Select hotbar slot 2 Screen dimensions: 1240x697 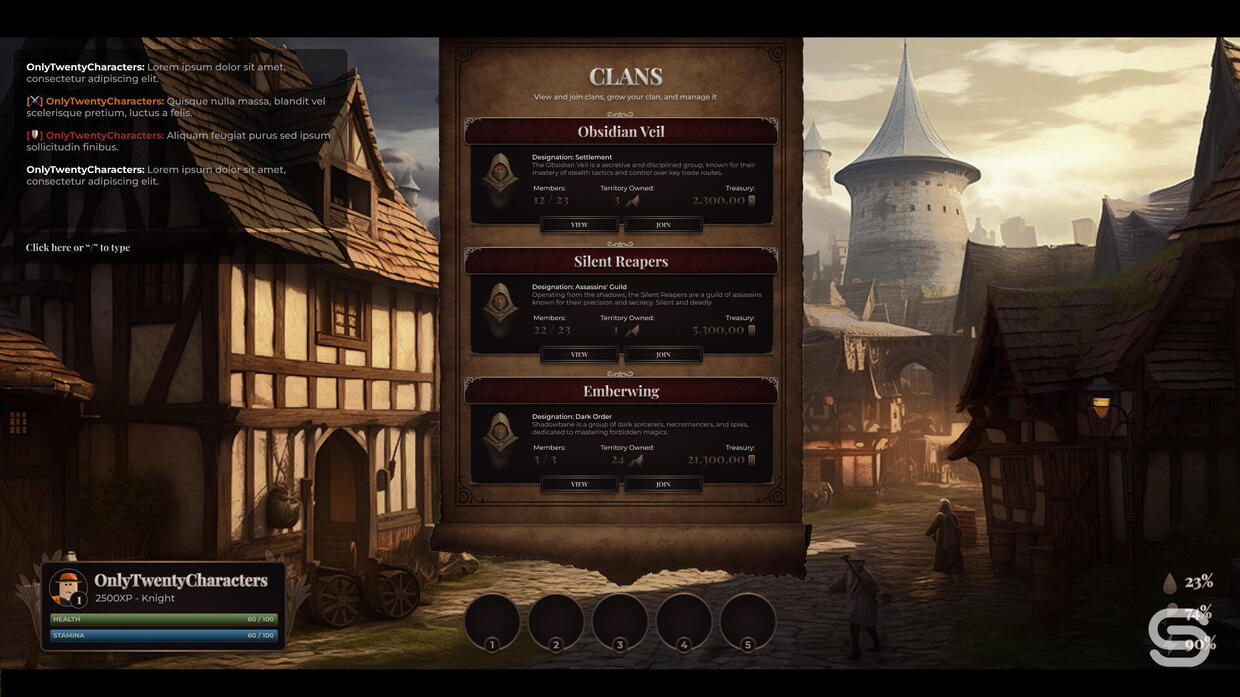556,621
